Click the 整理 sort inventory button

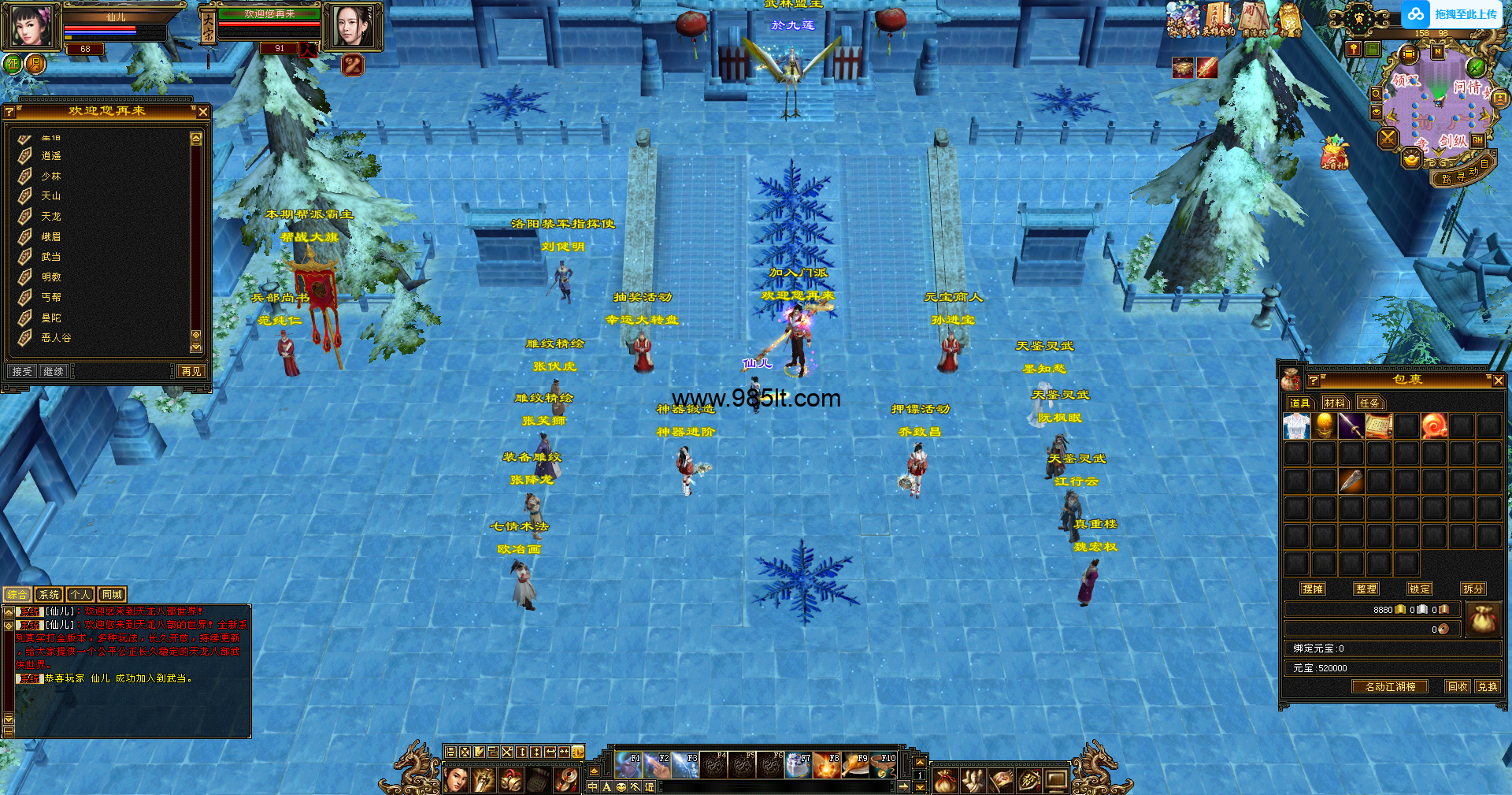[x=1366, y=589]
